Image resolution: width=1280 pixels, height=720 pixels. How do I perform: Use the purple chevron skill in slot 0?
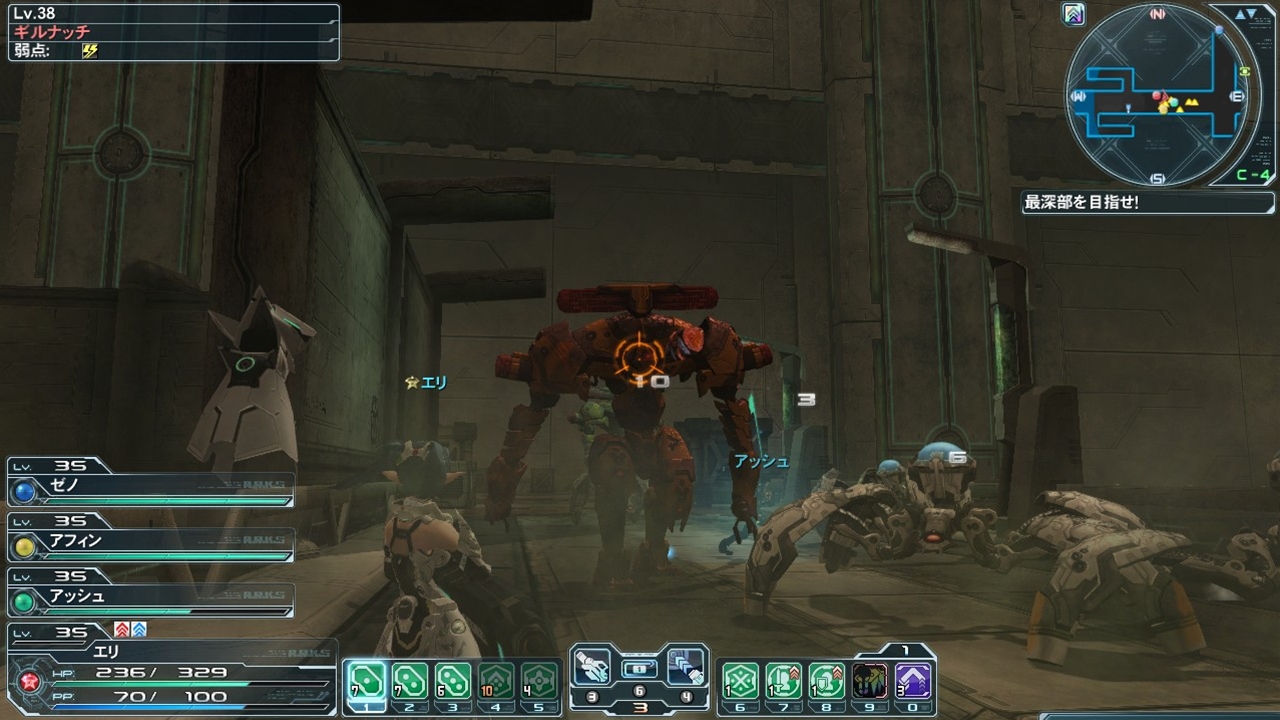coord(913,681)
